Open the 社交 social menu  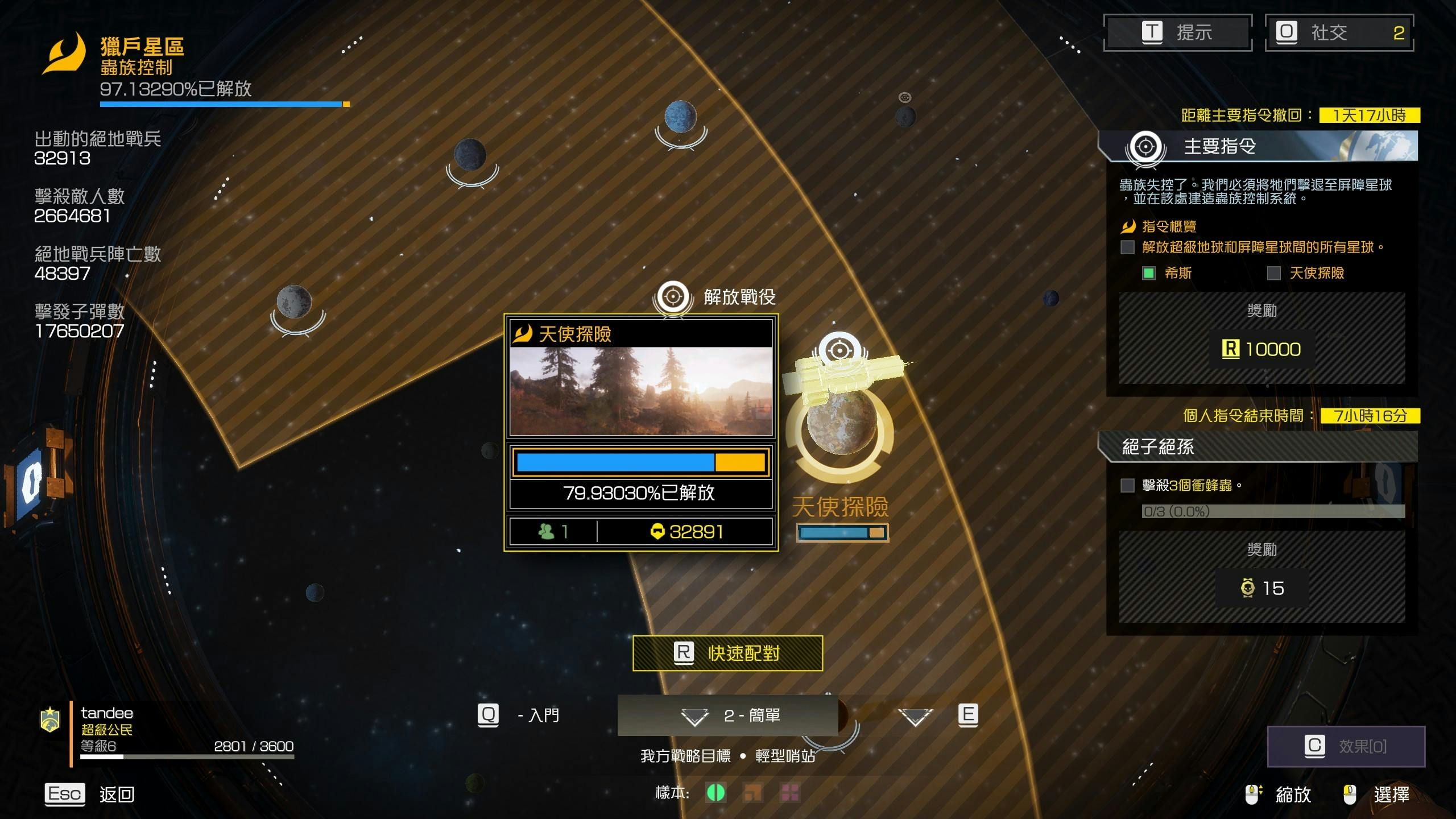coord(1339,32)
